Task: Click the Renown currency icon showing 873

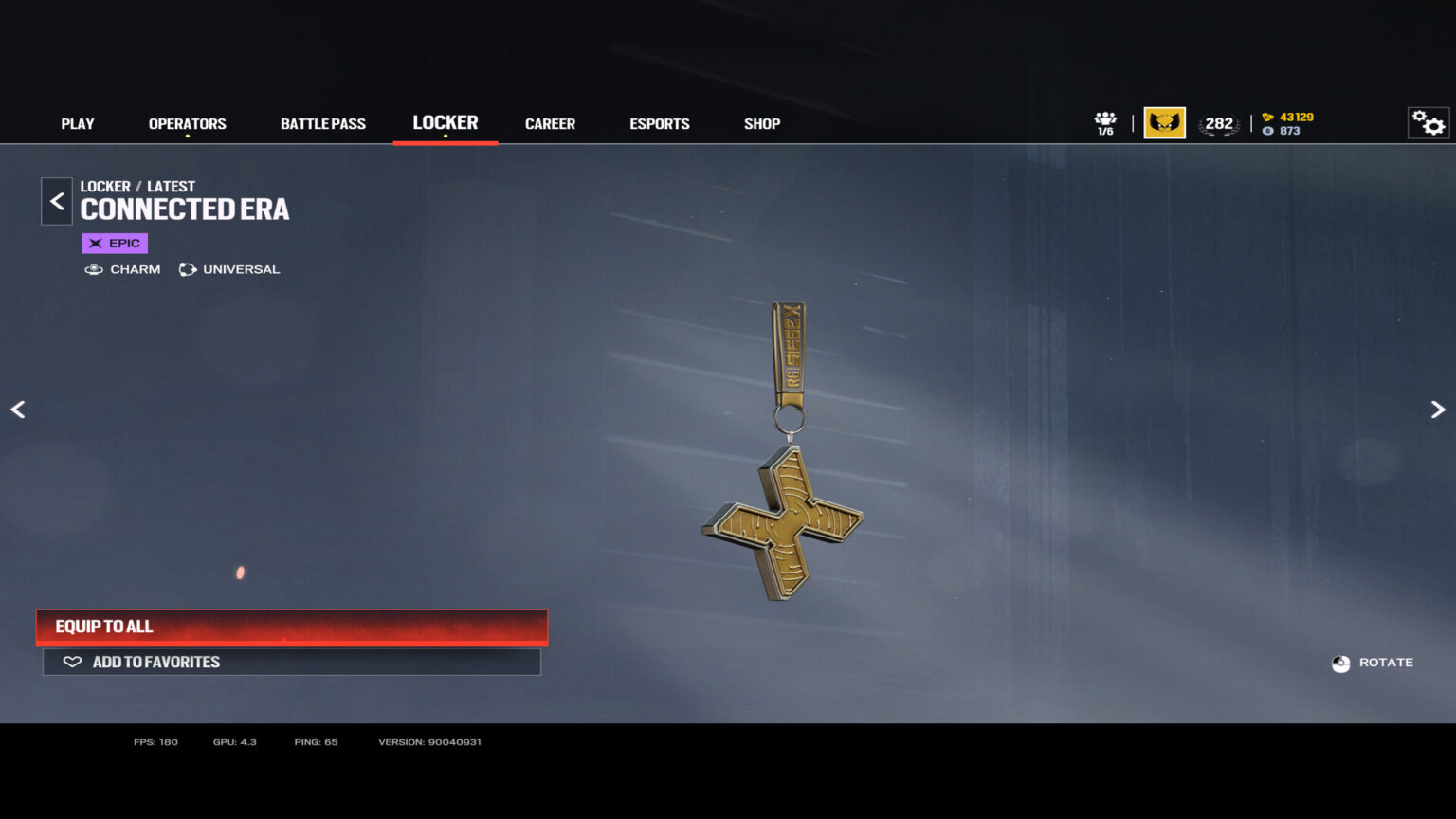Action: click(x=1268, y=131)
